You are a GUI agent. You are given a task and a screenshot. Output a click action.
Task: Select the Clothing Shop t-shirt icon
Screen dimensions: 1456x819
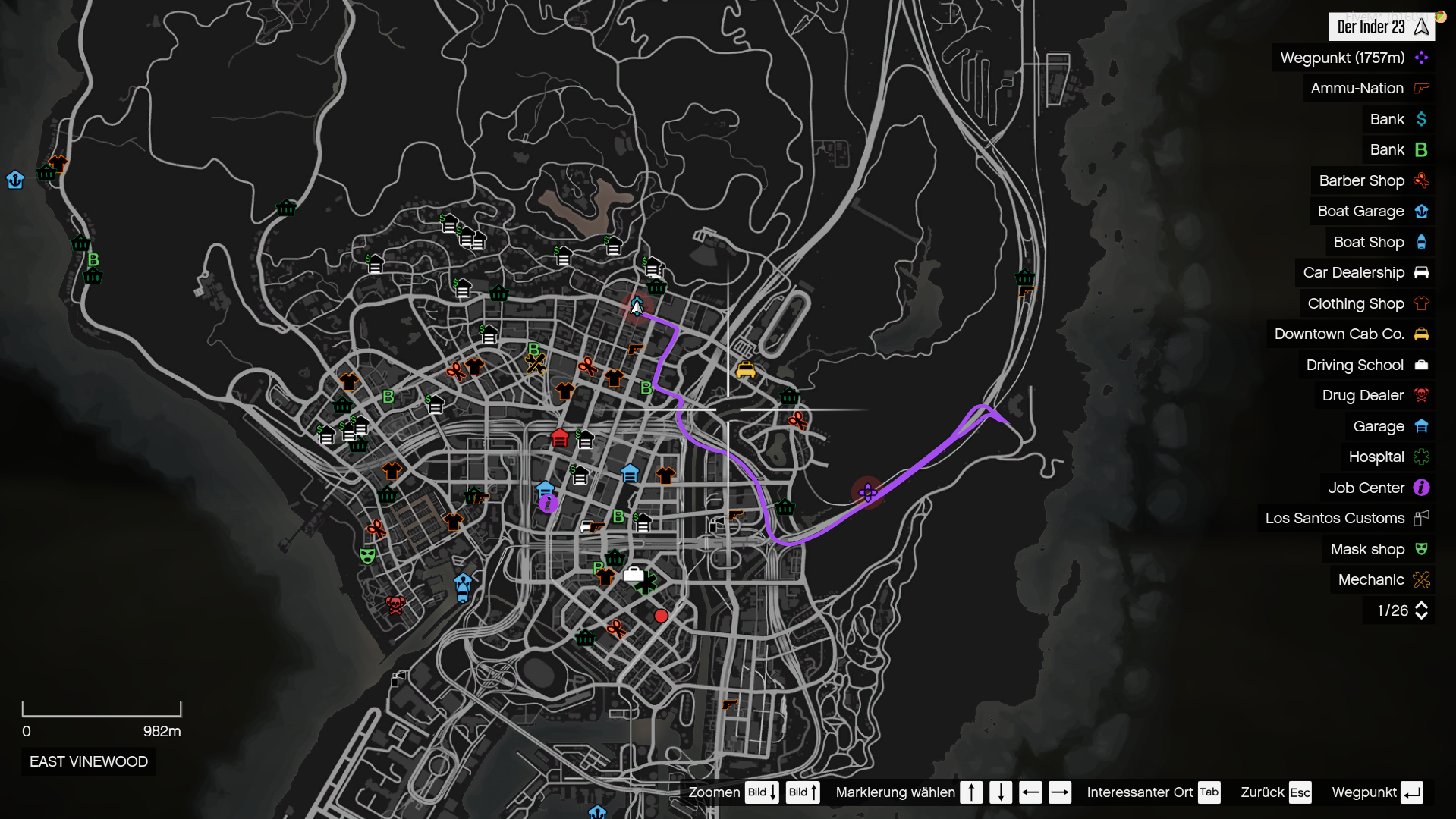pos(1421,303)
